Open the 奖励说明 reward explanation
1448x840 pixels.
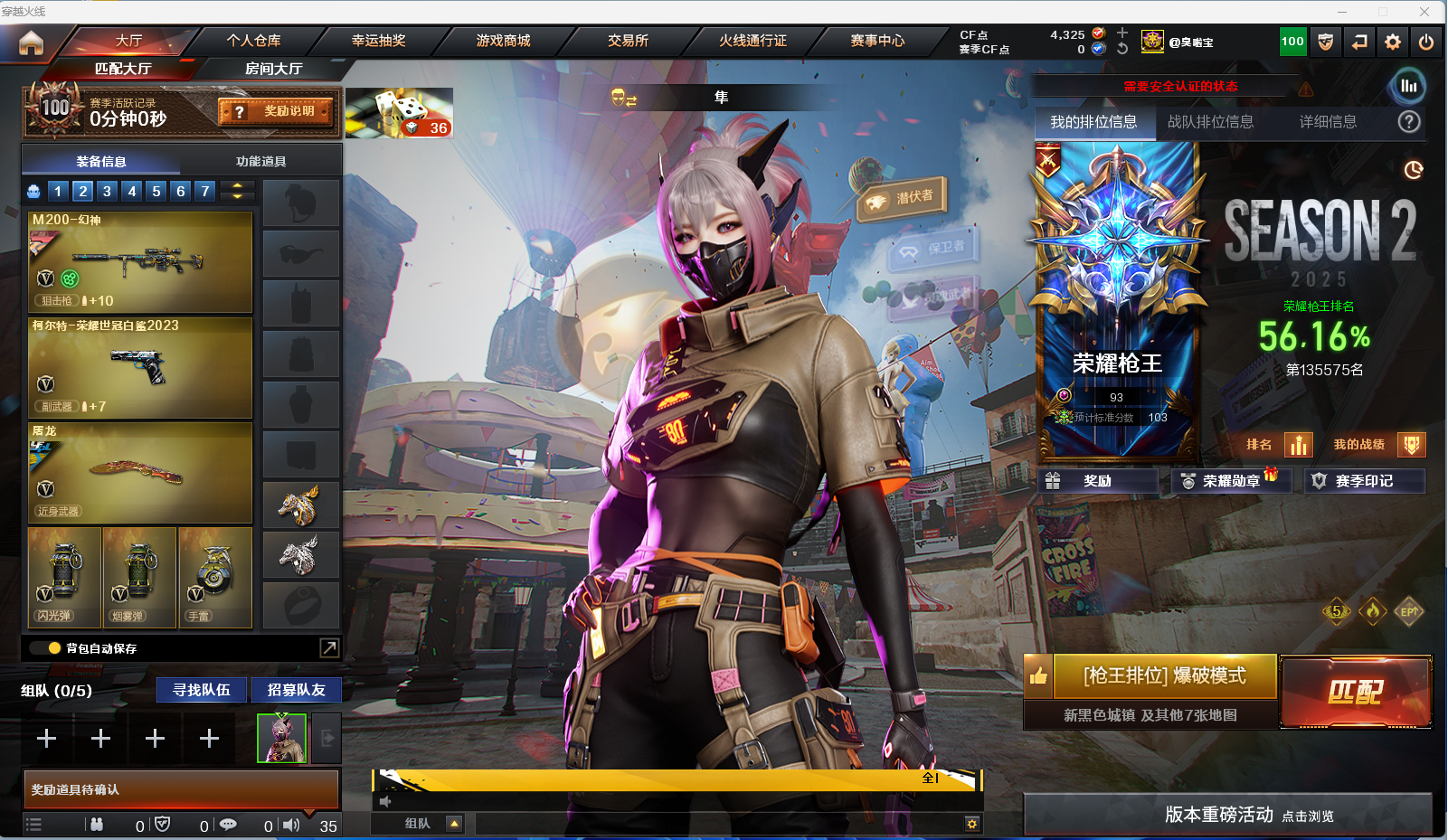(x=276, y=111)
